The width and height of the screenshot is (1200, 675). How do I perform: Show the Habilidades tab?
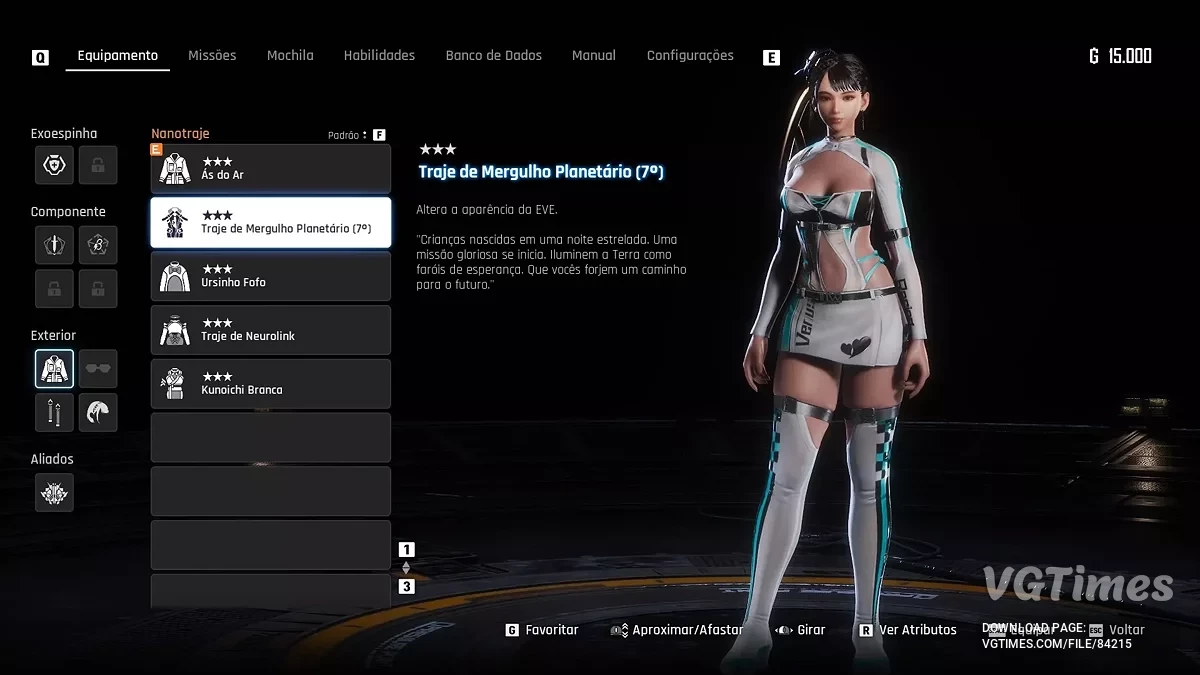click(379, 56)
